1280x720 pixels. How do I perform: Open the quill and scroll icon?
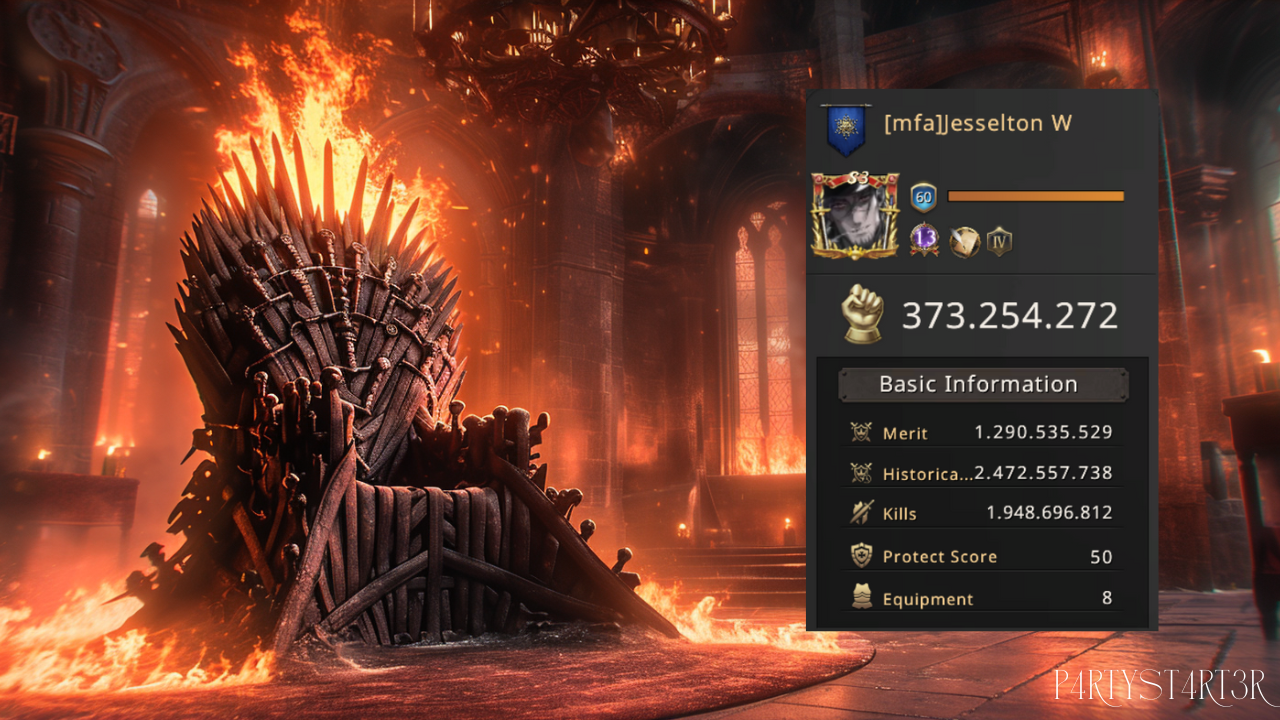pos(963,241)
